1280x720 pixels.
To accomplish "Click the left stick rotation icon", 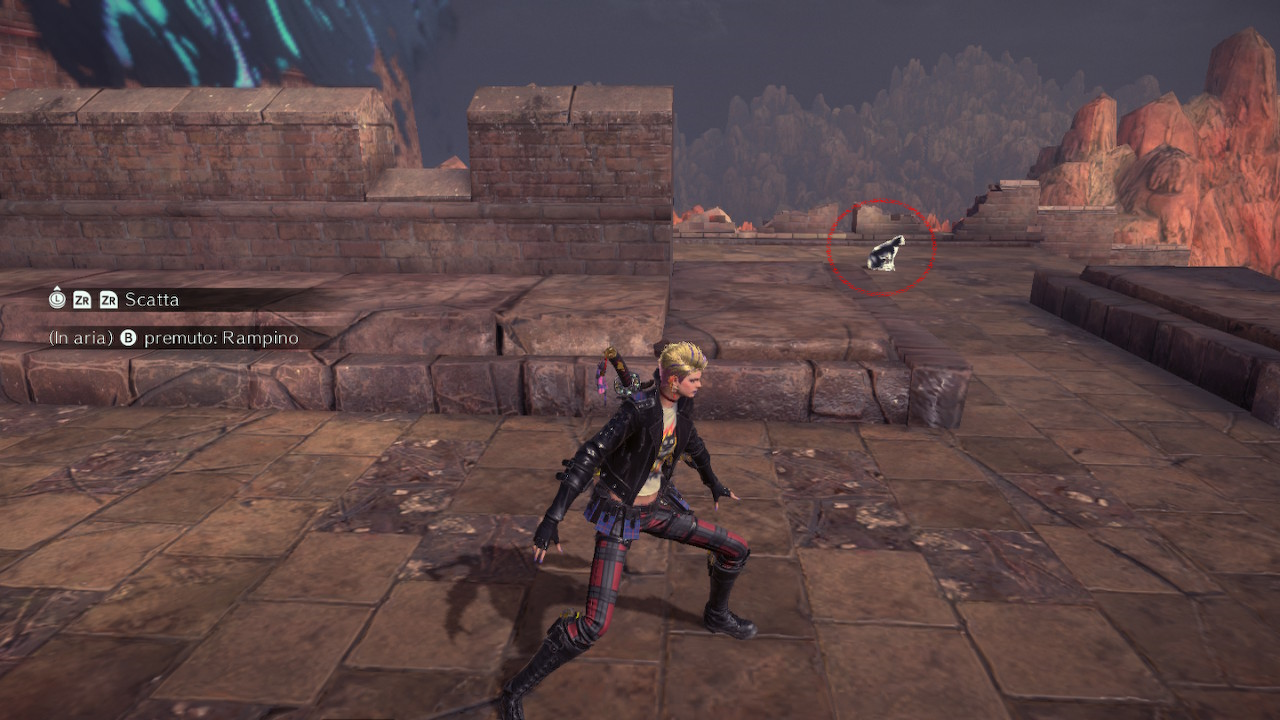I will [57, 298].
